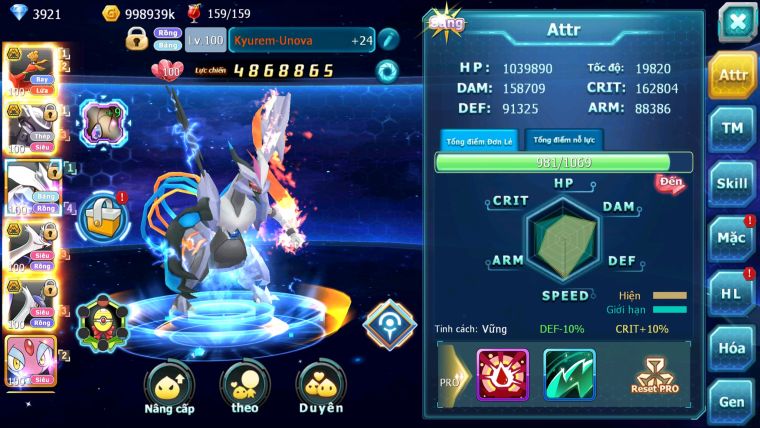This screenshot has height=428, width=760.
Task: Open the Nâng cấp upgrade button
Action: pos(169,389)
